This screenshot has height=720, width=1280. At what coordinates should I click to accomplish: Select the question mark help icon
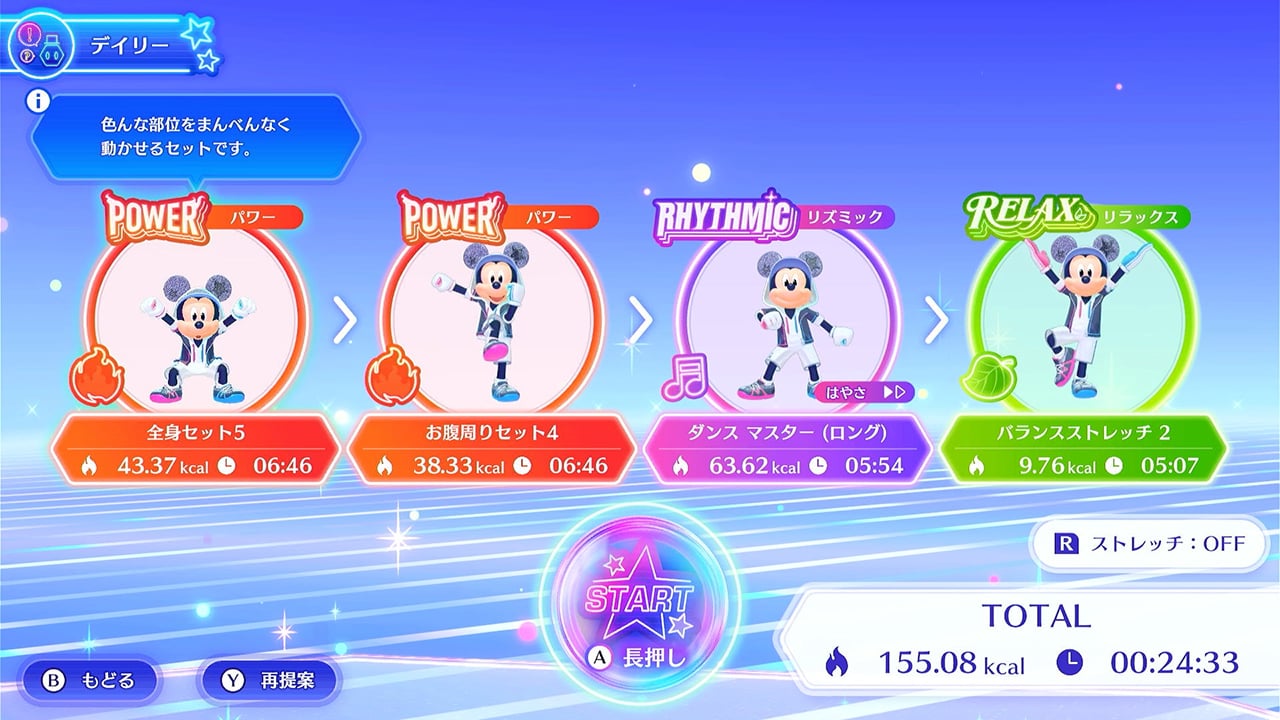27,55
